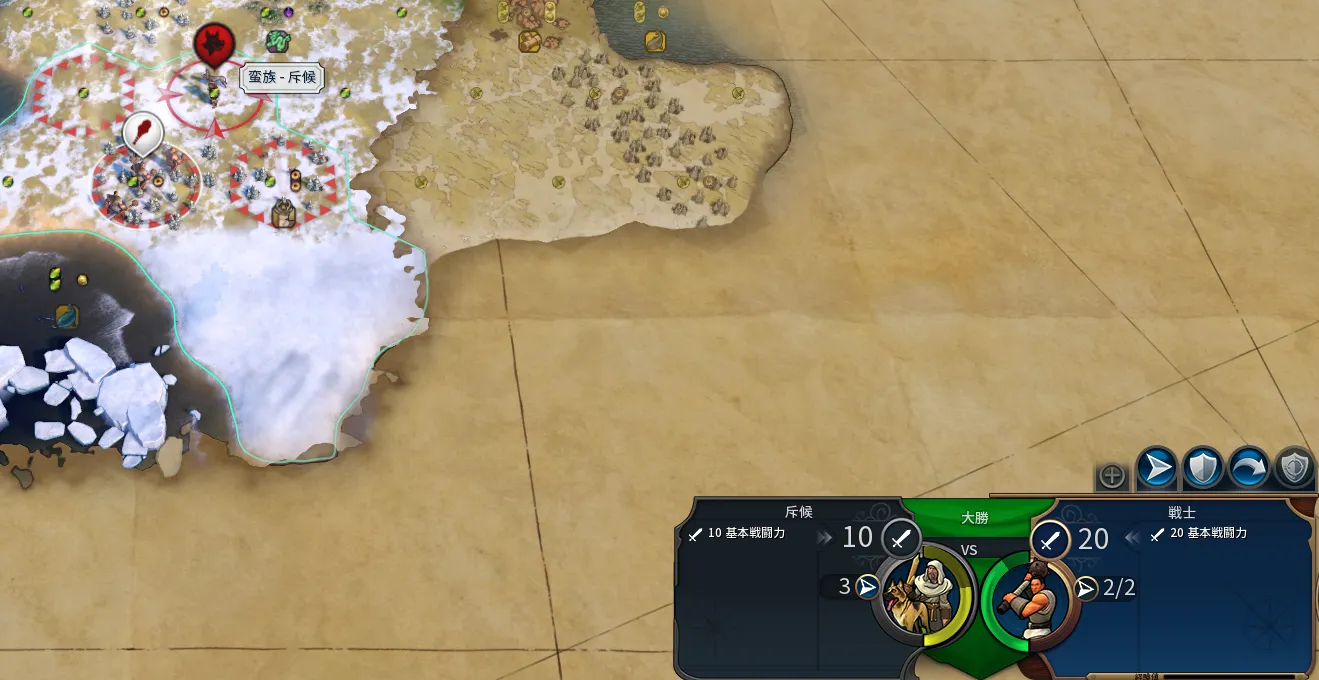Choose the Alert shield action
Screen dimensions: 1319x680
[x=1294, y=467]
